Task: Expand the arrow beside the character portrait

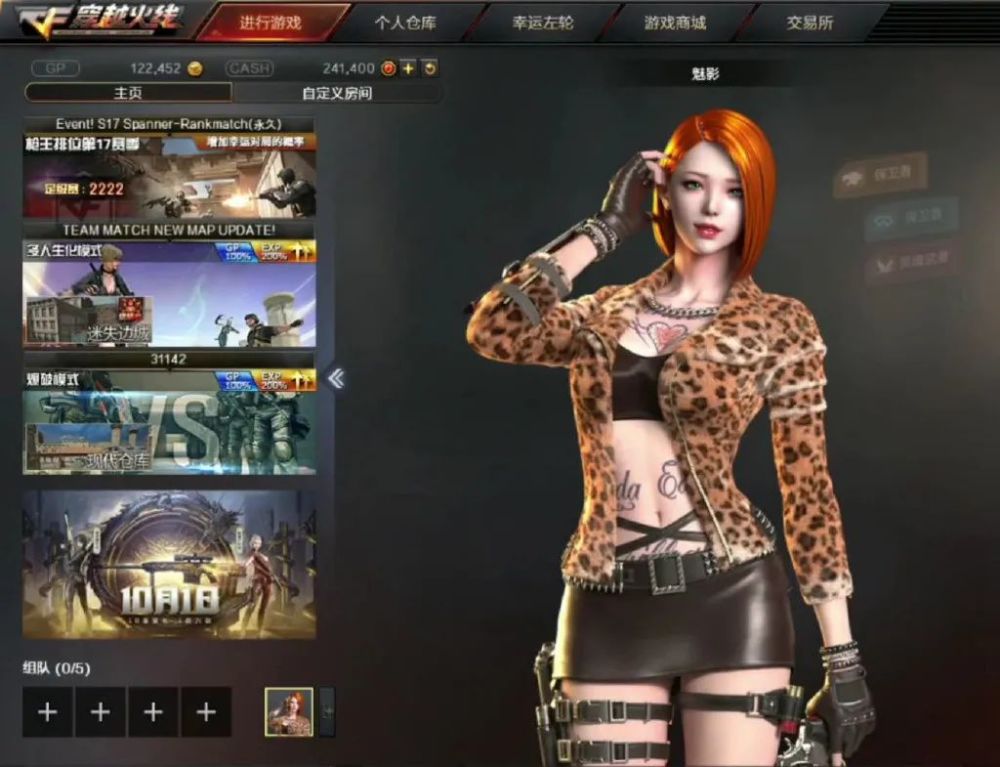Action: (x=326, y=712)
